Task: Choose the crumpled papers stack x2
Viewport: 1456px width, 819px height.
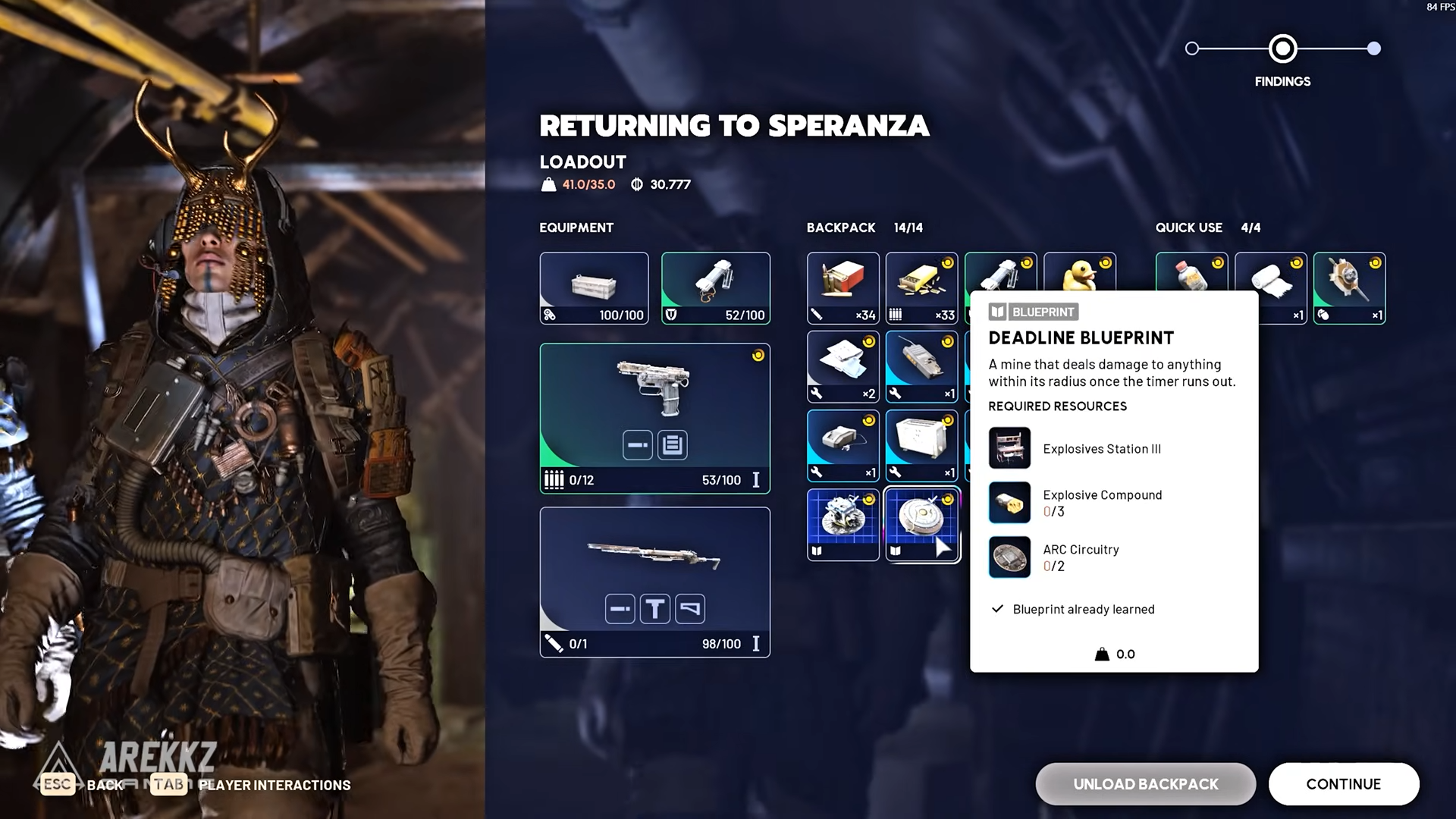Action: coord(843,367)
